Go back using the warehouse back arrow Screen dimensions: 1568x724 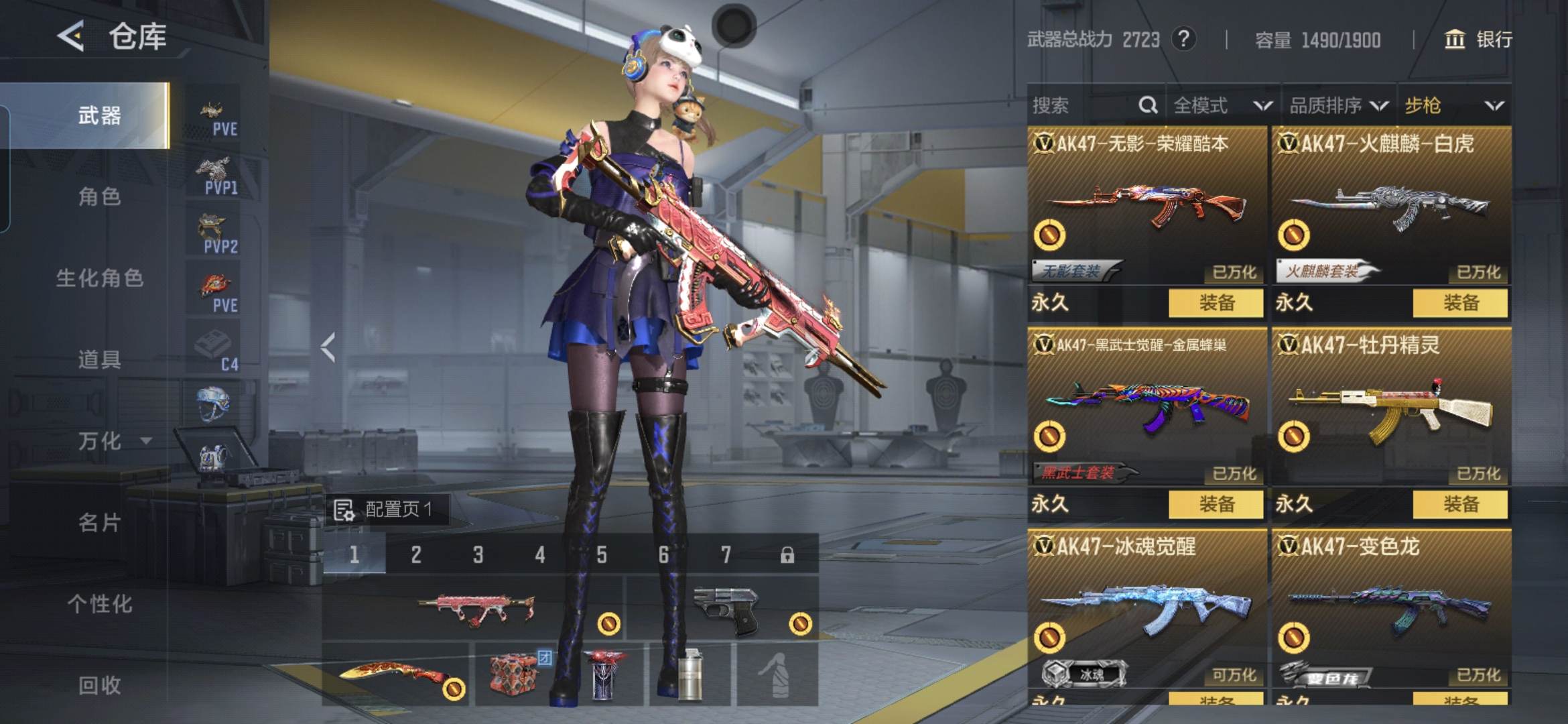tap(71, 36)
